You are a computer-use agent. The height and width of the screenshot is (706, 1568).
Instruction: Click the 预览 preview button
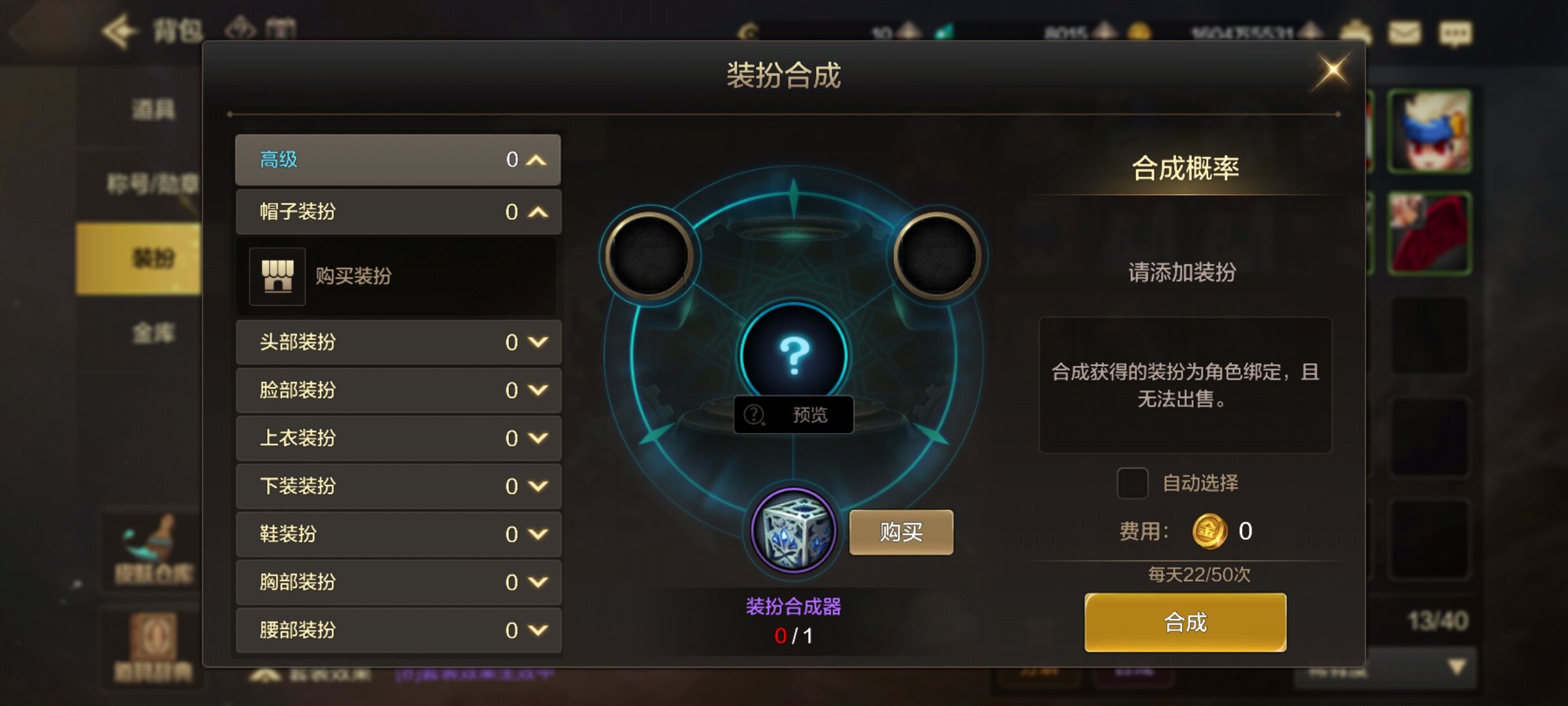tap(793, 415)
